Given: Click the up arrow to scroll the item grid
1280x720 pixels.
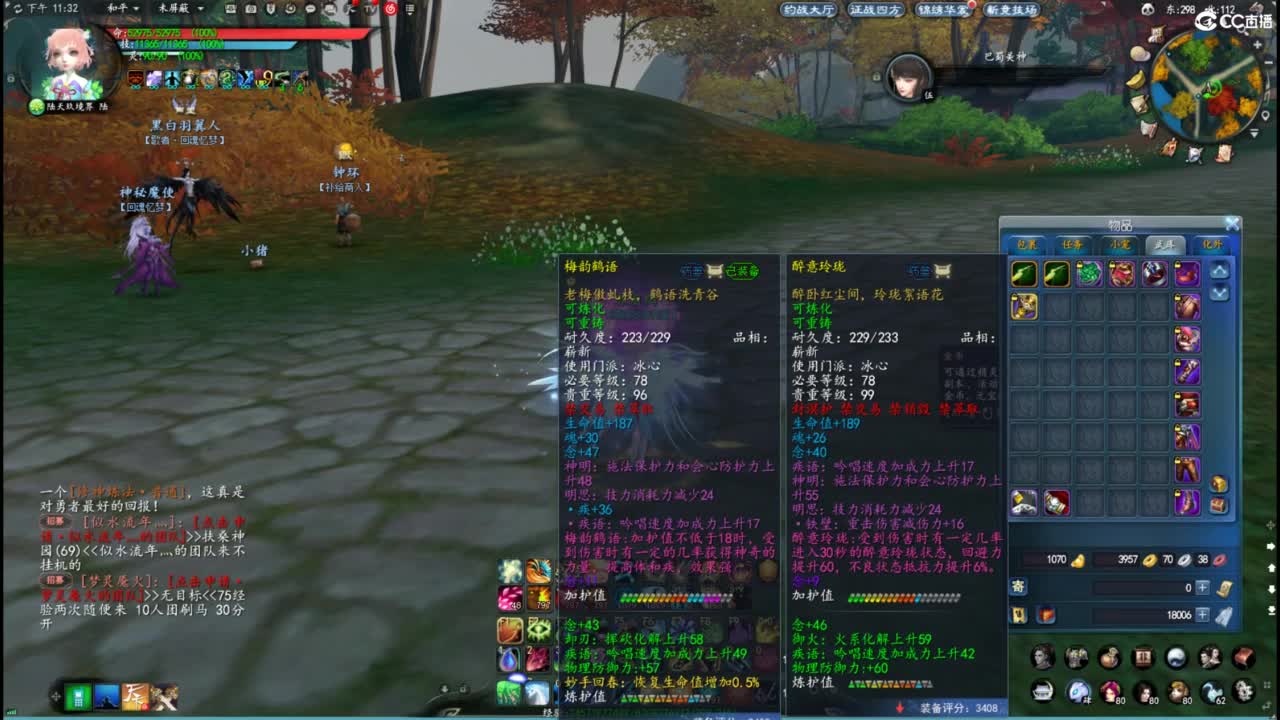Looking at the screenshot, I should (1220, 271).
